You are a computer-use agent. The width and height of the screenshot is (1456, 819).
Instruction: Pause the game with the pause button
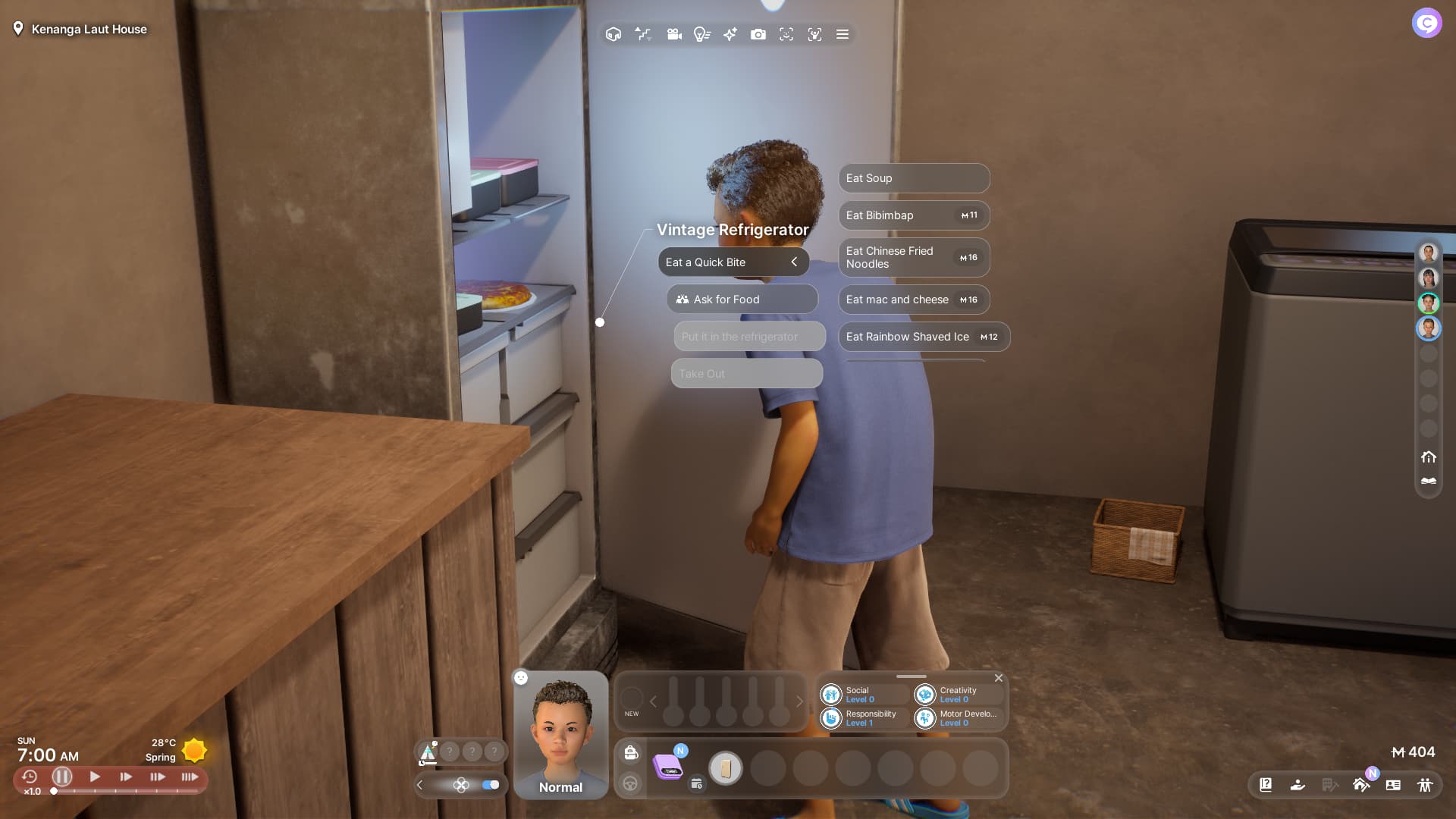click(x=62, y=777)
